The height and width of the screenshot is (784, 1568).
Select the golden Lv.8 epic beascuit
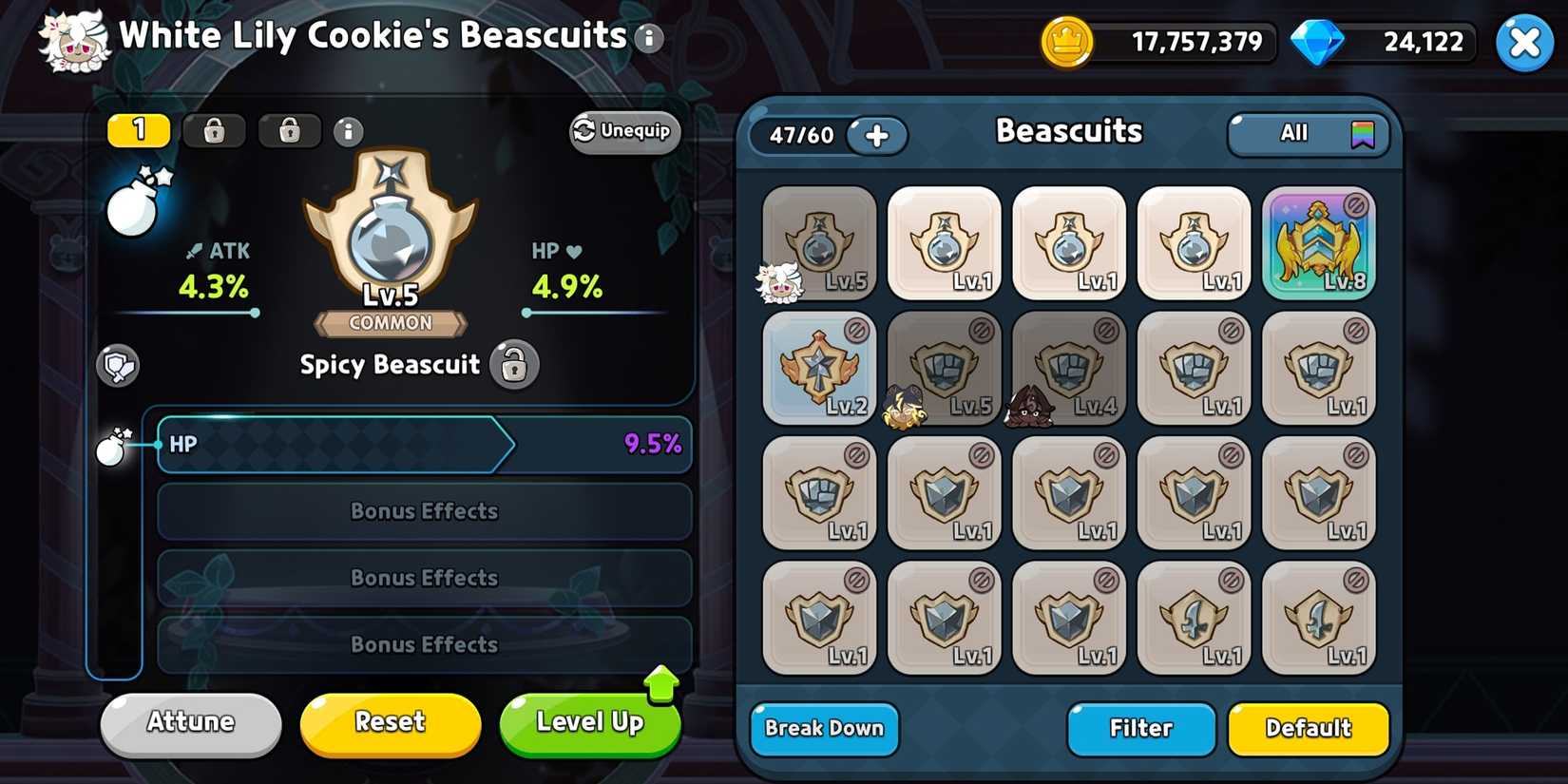1319,242
